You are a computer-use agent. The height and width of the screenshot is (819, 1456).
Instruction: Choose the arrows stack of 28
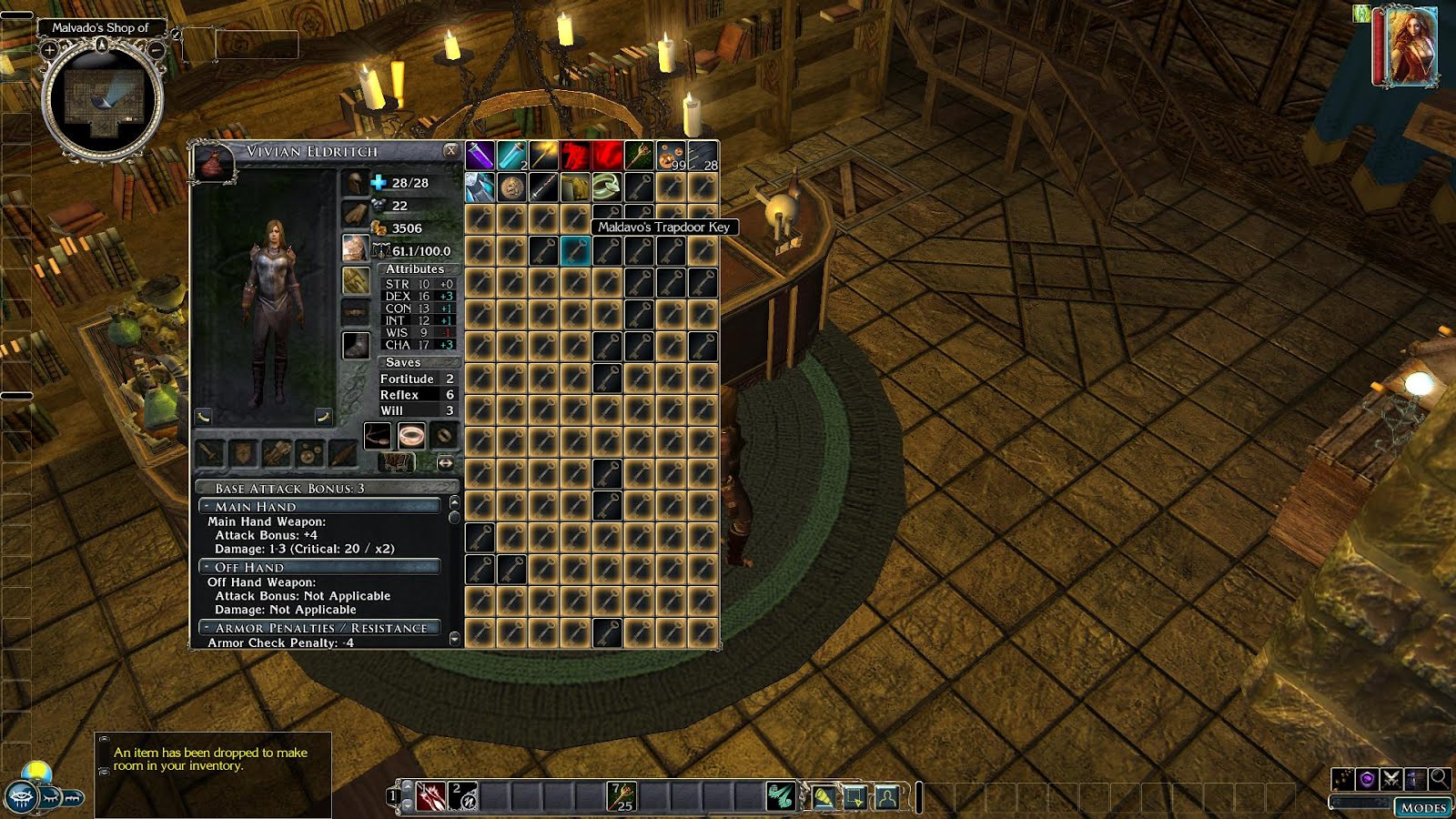coord(703,156)
